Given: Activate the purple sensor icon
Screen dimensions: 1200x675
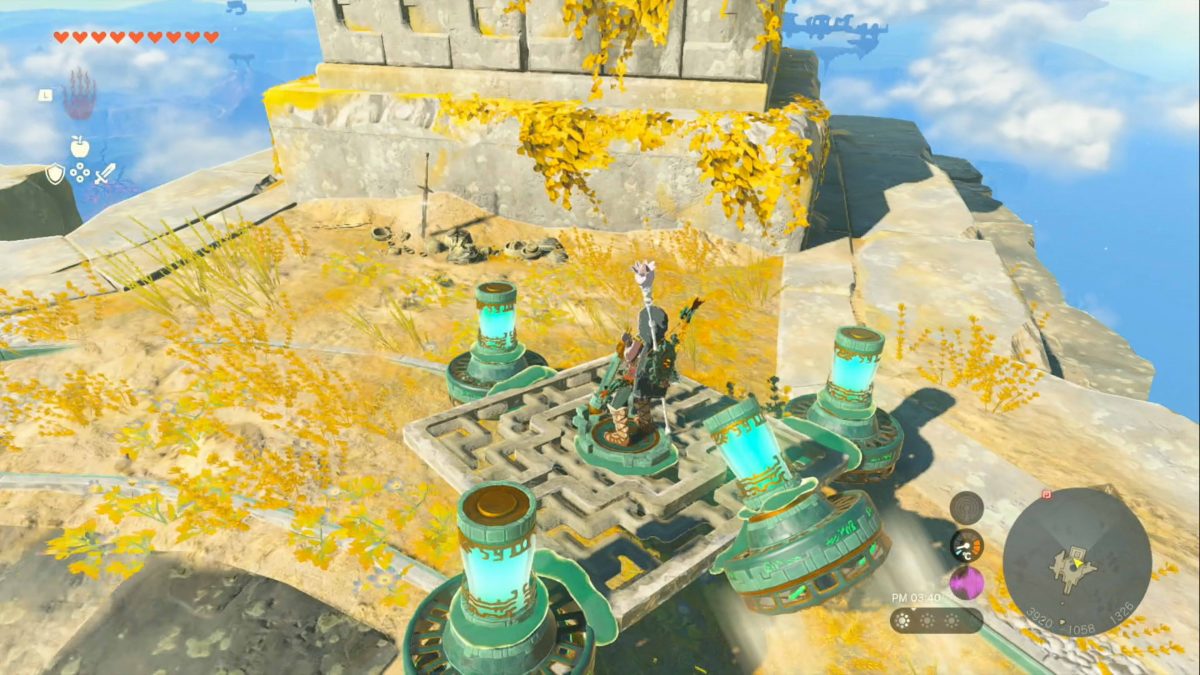Looking at the screenshot, I should pos(966,583).
